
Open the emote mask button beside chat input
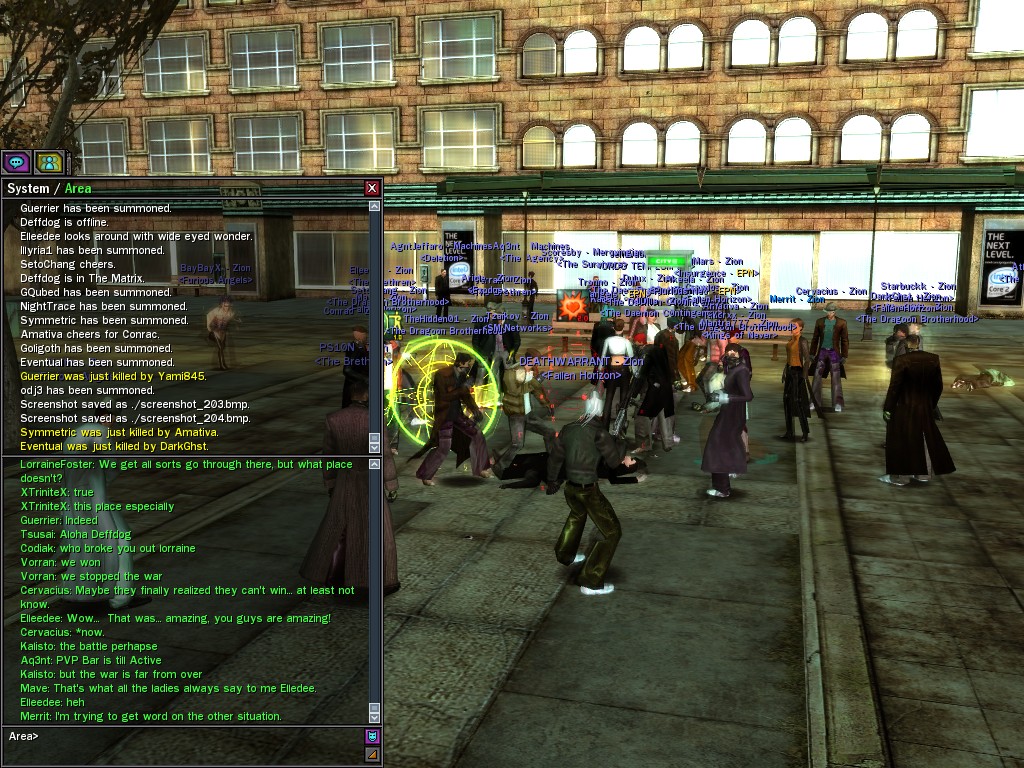[372, 737]
